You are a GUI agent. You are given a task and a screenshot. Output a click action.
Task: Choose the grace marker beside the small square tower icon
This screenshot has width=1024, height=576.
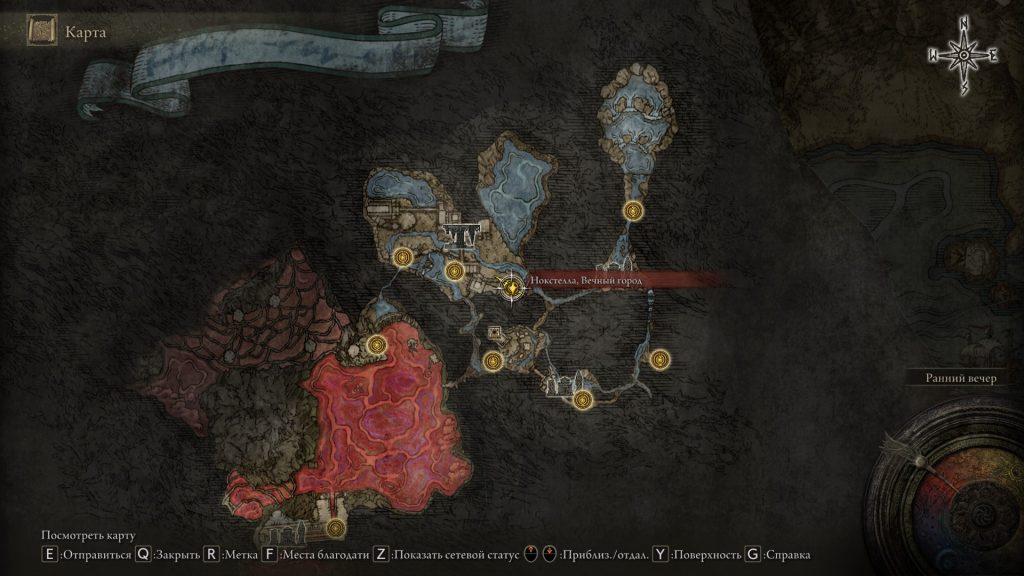pyautogui.click(x=492, y=361)
